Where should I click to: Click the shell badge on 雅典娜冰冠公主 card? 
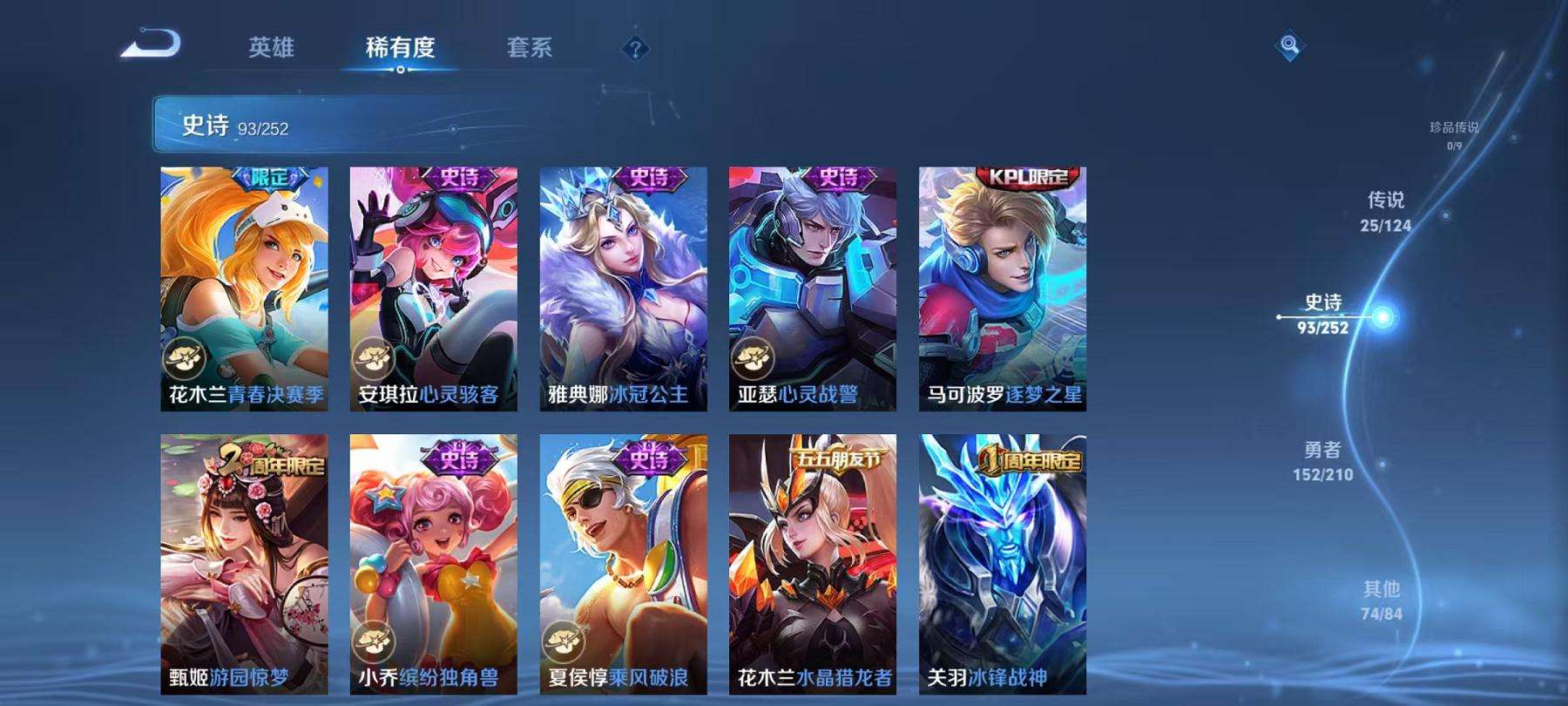[564, 358]
